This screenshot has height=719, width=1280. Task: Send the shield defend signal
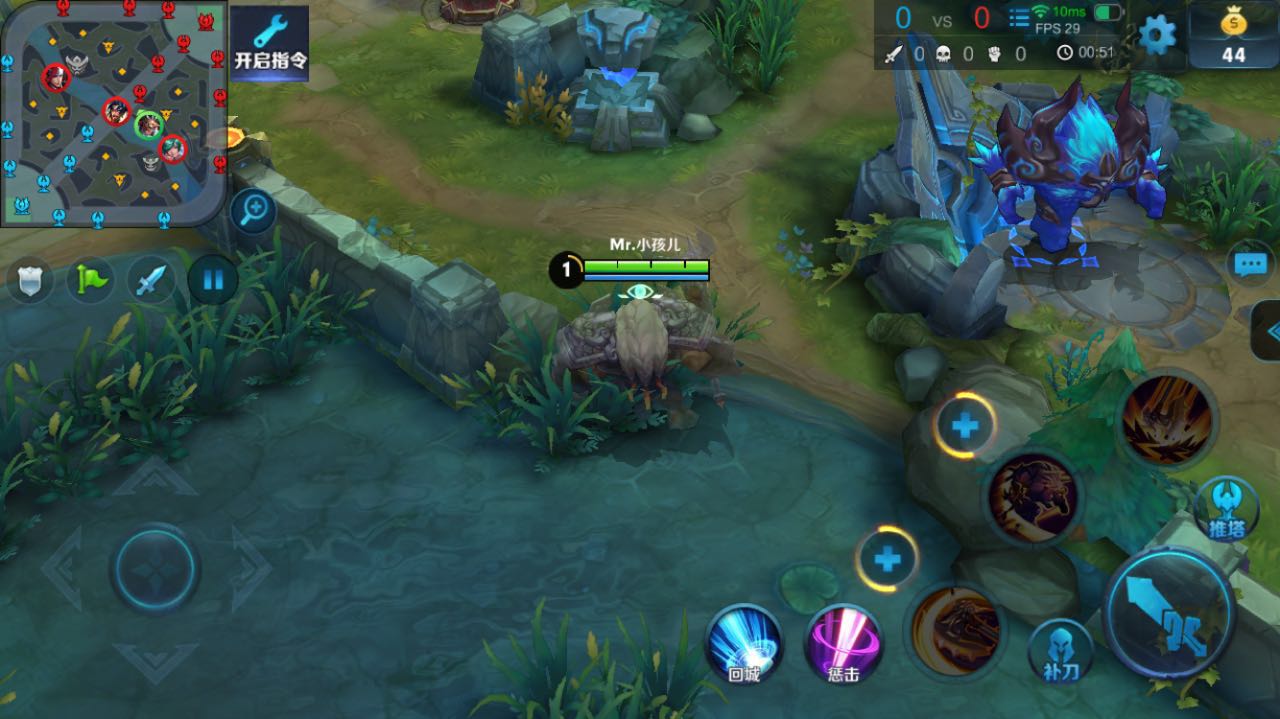coord(30,281)
